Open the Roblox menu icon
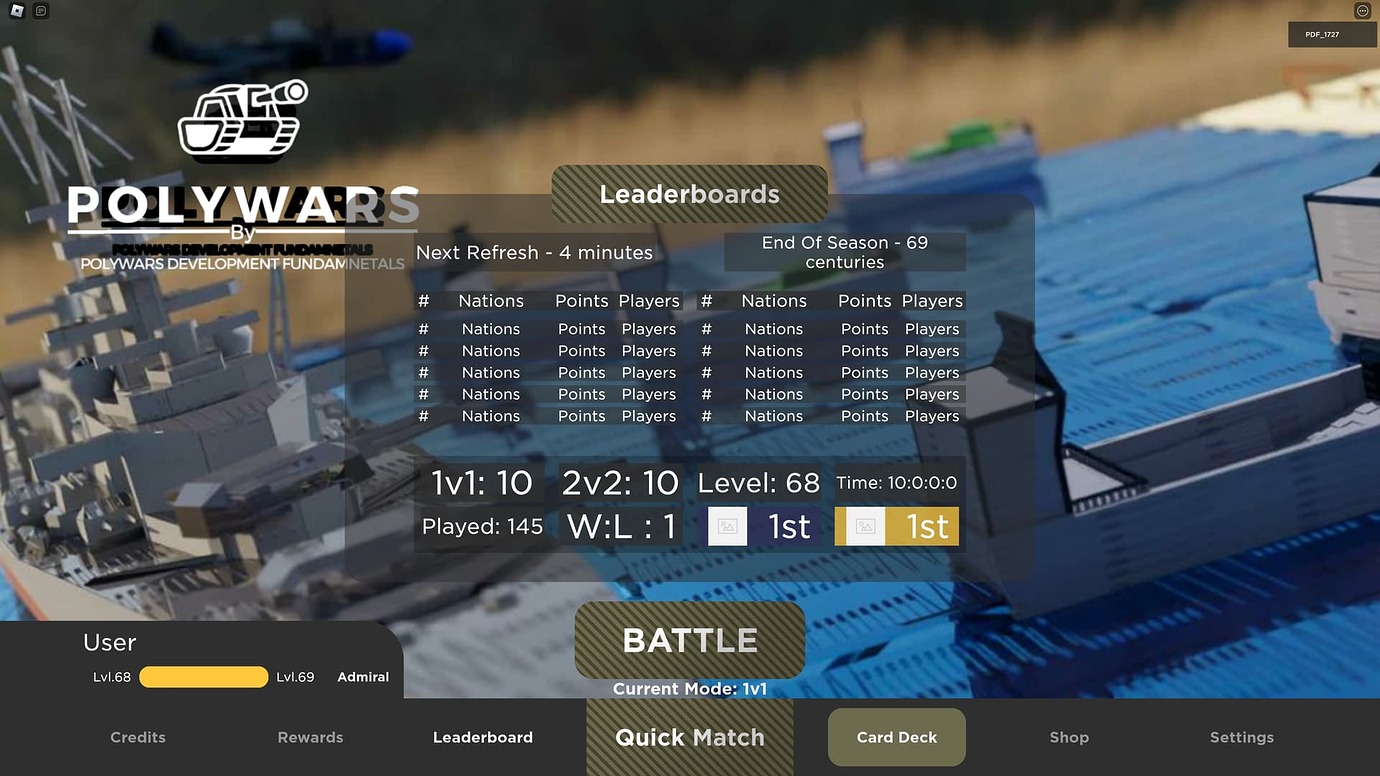 [15, 11]
